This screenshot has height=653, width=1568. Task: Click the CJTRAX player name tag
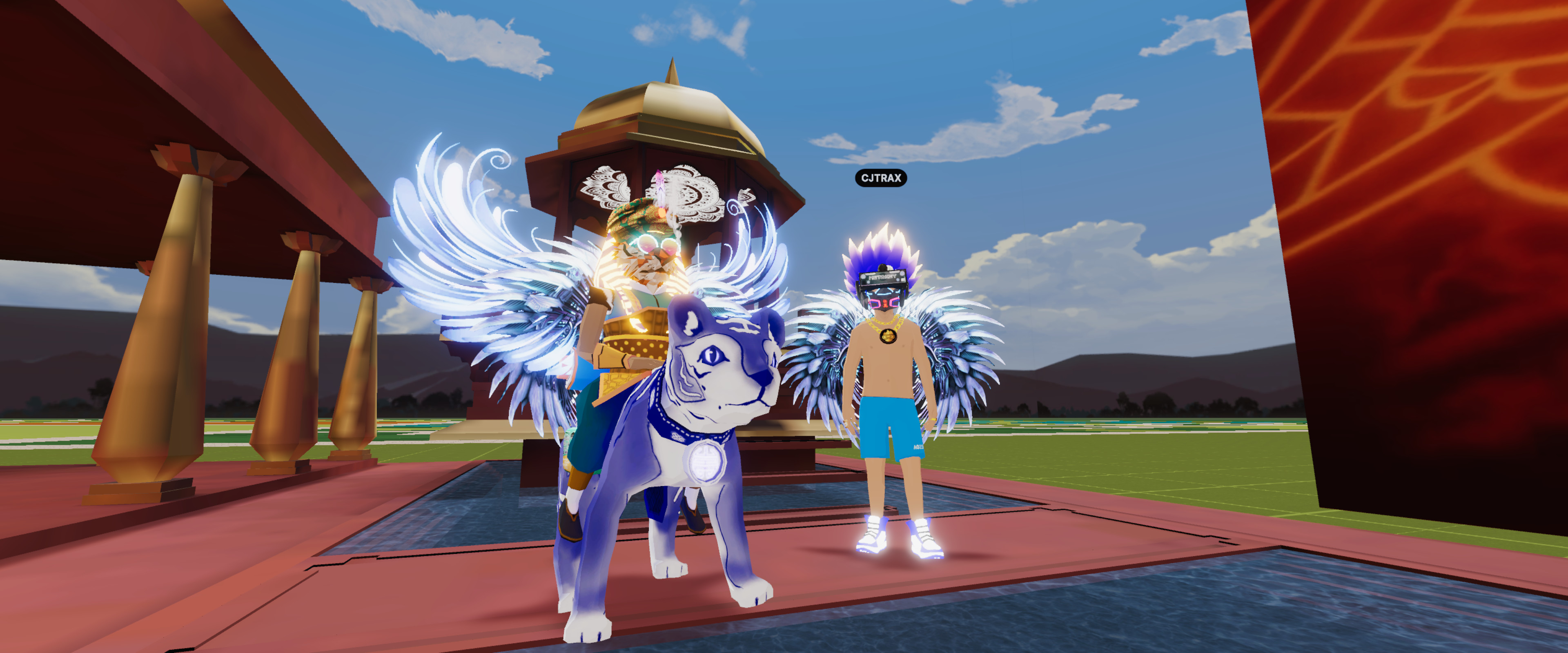[881, 178]
